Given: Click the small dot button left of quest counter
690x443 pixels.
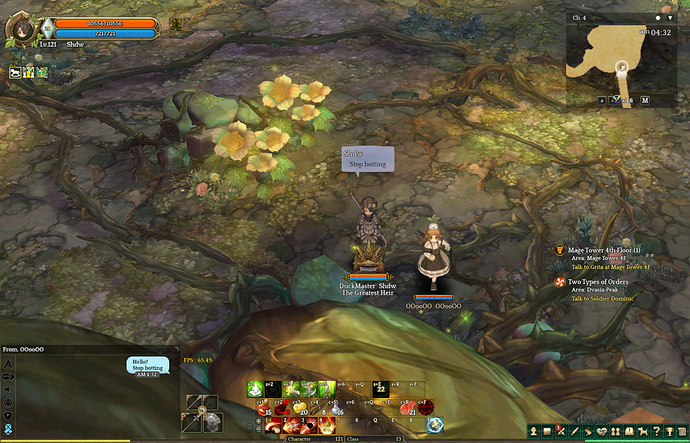Looking at the screenshot, I should [x=601, y=101].
